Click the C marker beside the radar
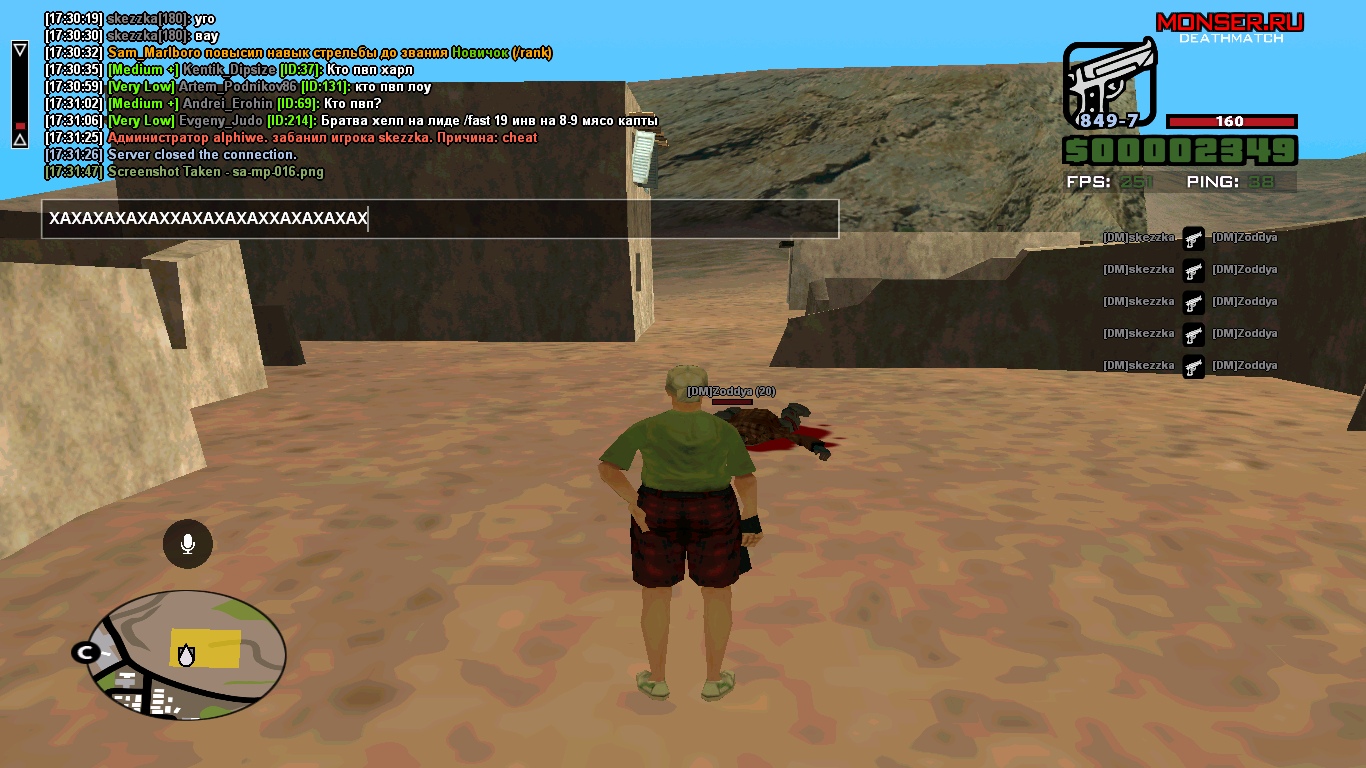1366x768 pixels. click(x=83, y=652)
